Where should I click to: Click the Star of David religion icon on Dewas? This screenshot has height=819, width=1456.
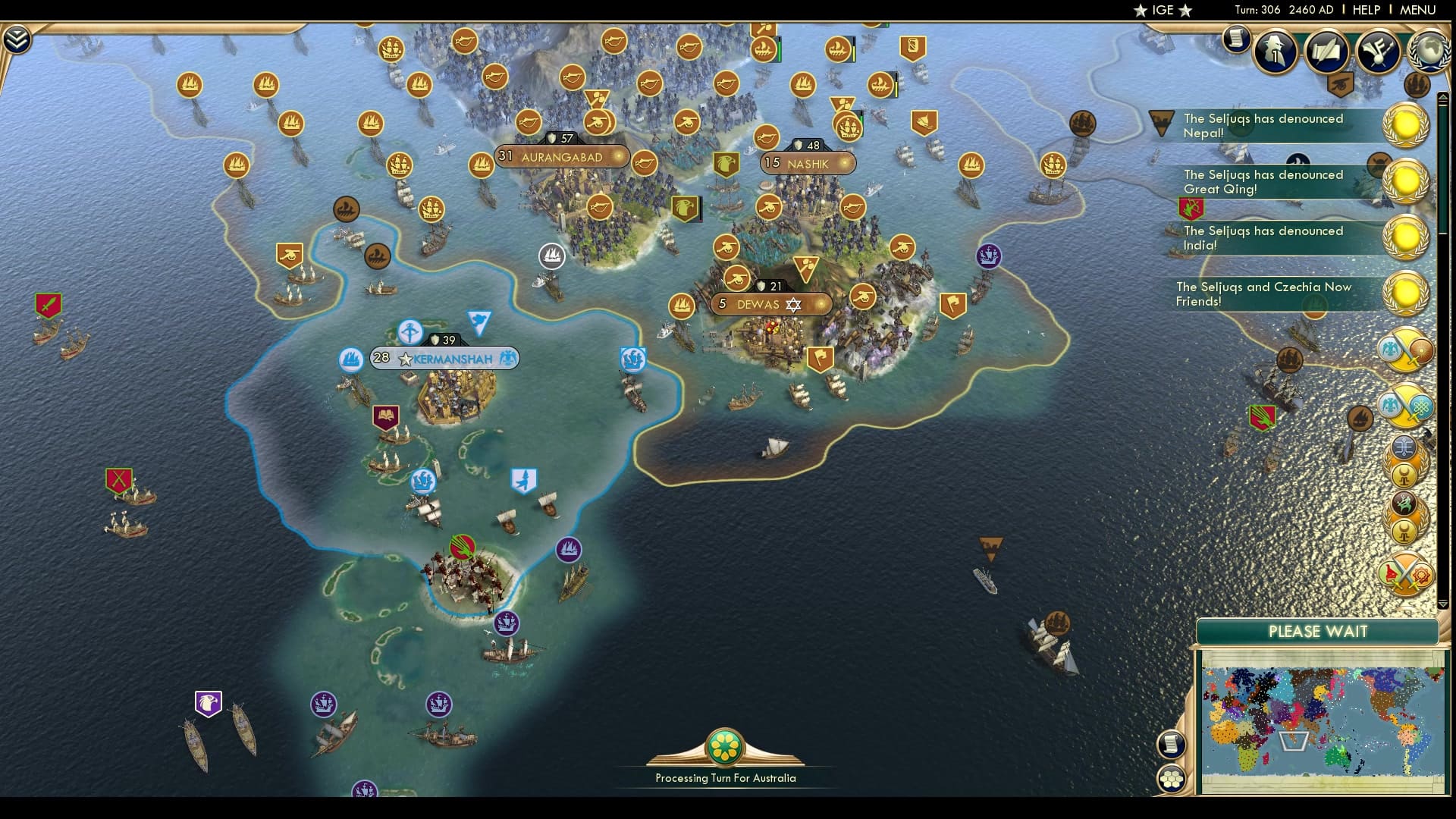793,303
